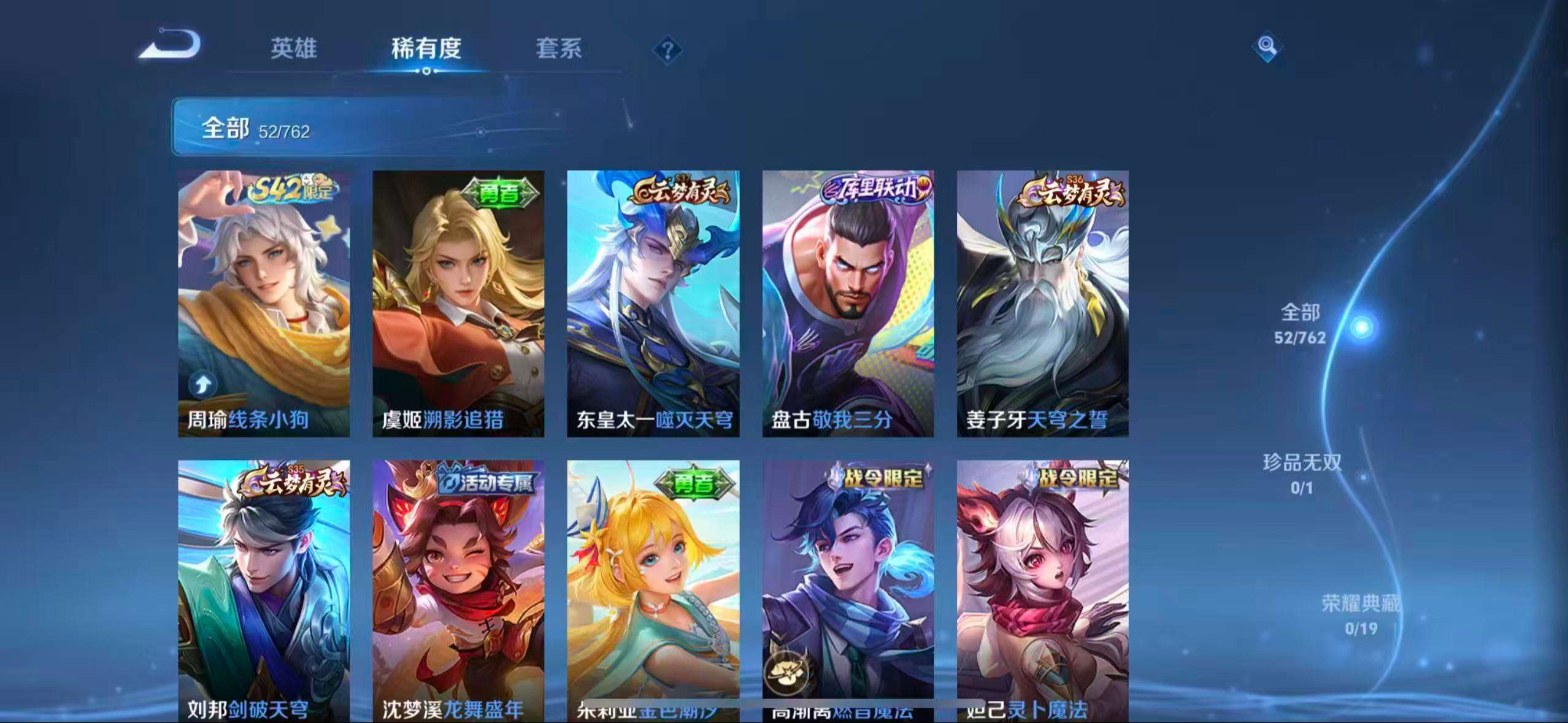Open search via the magnifier icon
The width and height of the screenshot is (1568, 723).
[x=1267, y=46]
